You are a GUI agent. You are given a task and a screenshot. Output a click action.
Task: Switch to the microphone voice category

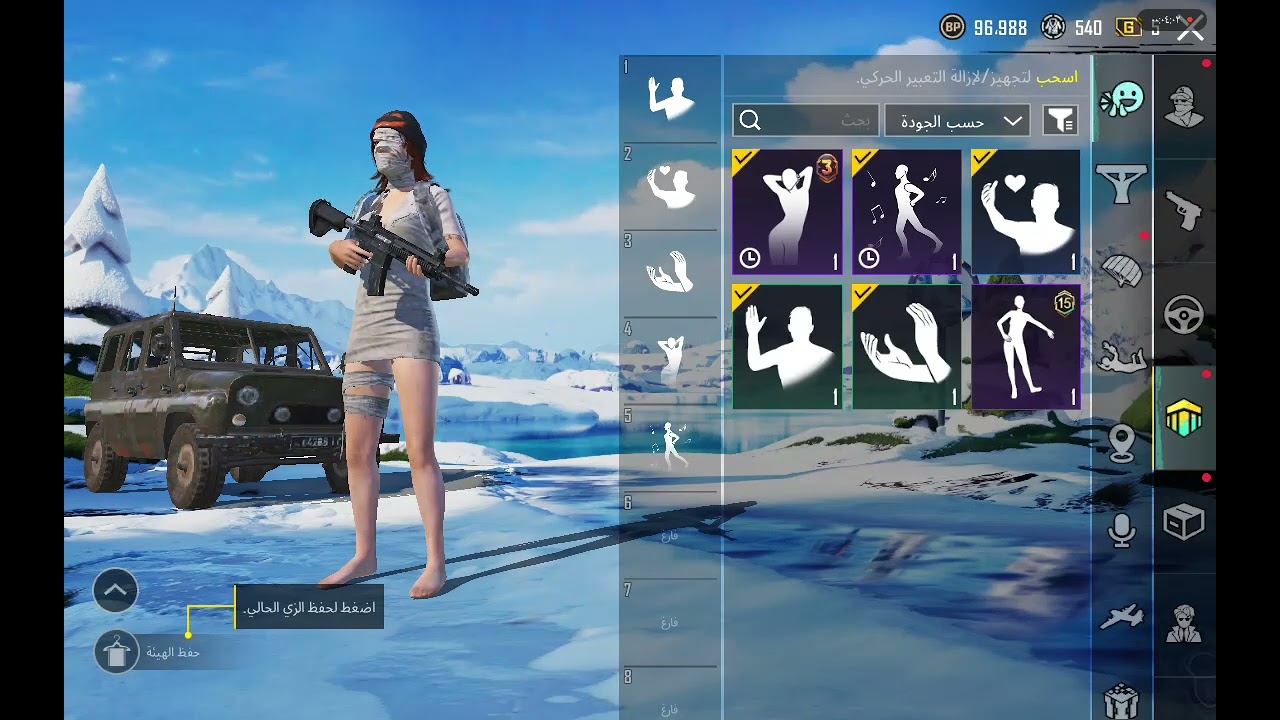(x=1122, y=530)
